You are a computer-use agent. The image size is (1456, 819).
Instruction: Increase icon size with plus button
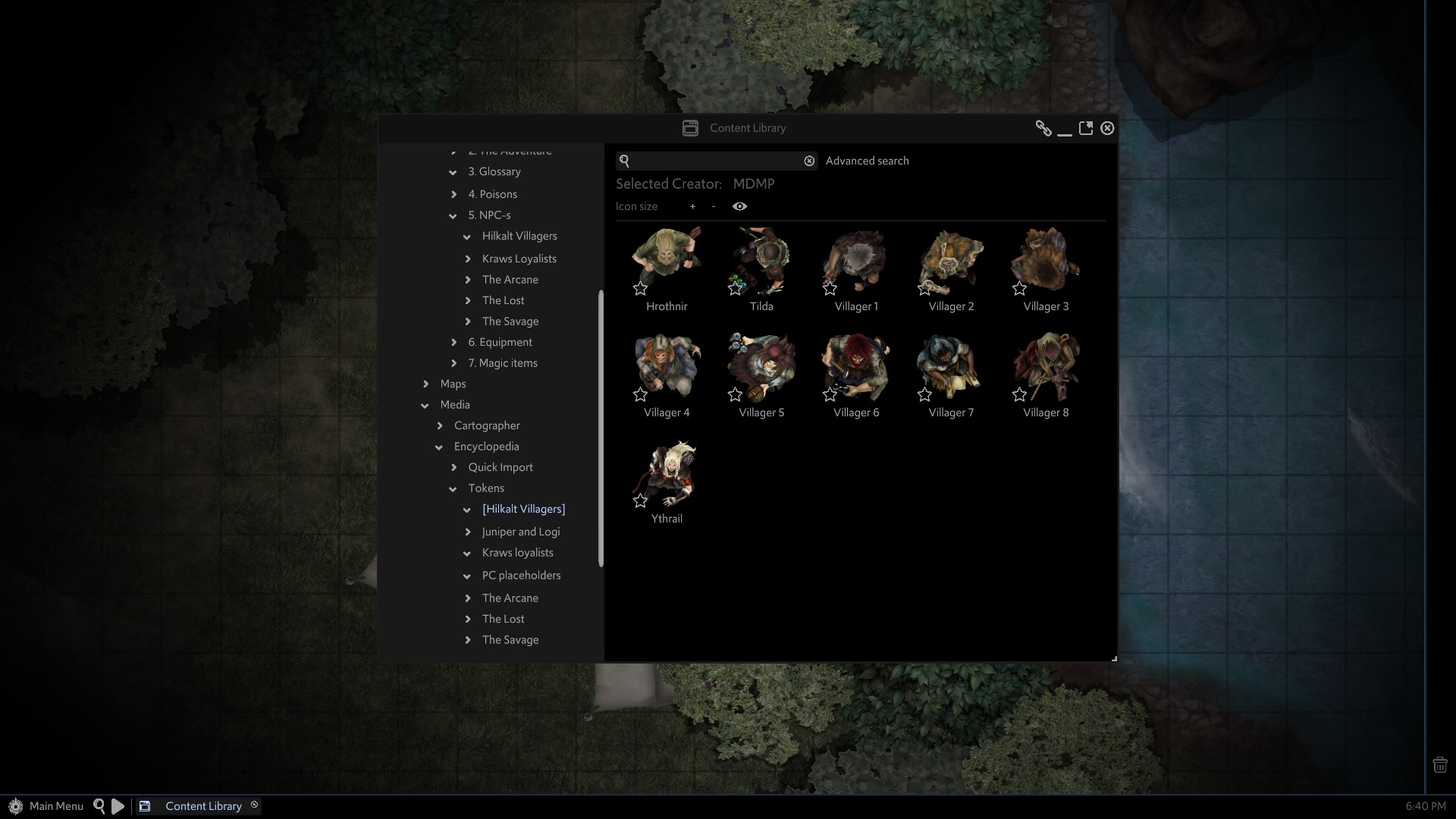(x=692, y=206)
